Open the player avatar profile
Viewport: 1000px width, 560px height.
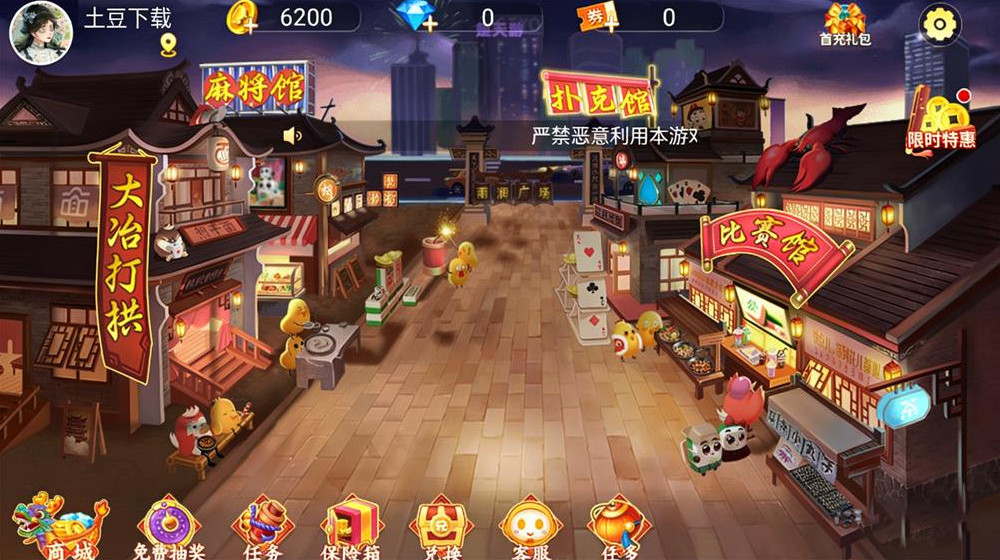(41, 33)
